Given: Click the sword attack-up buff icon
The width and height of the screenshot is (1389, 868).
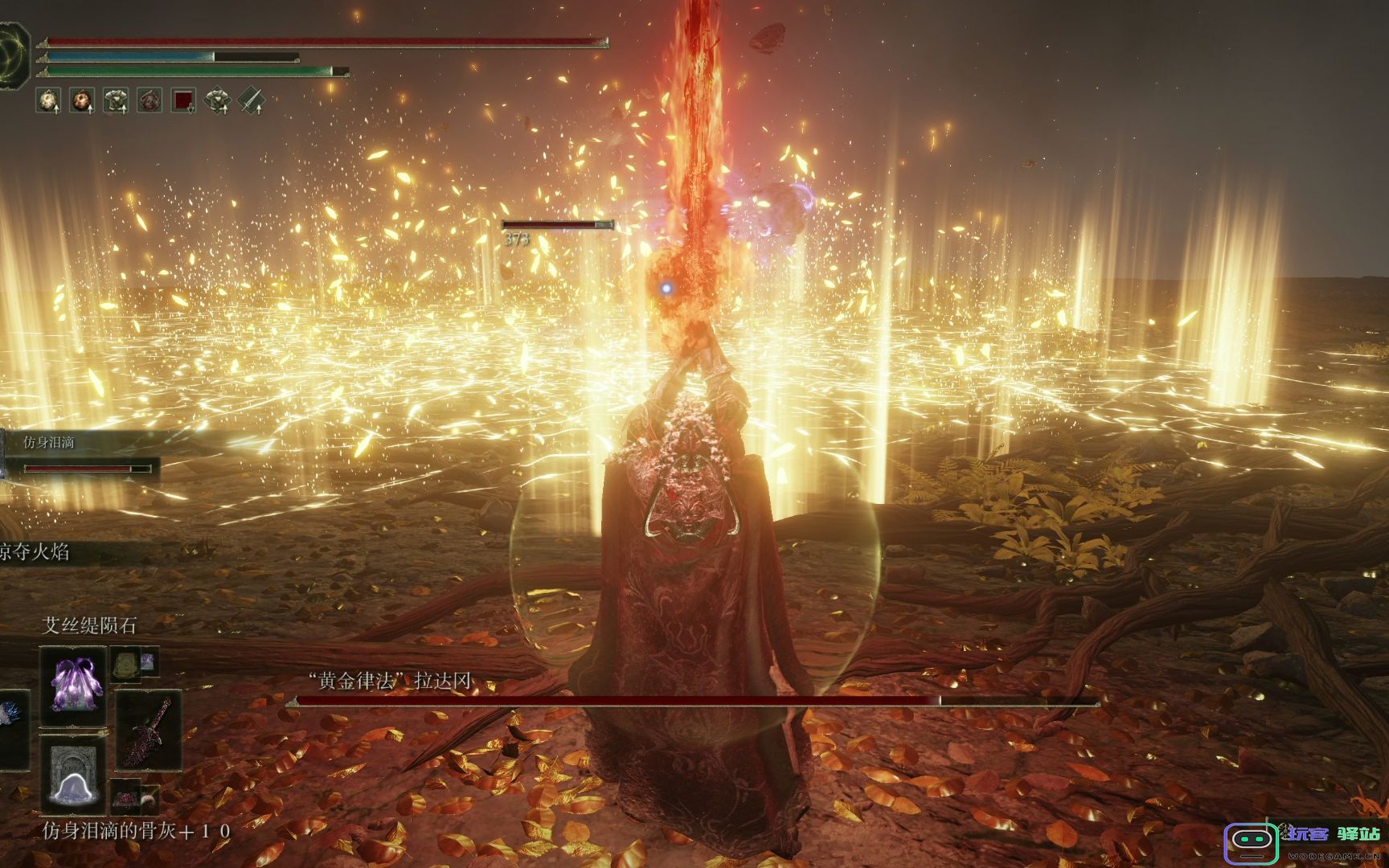Looking at the screenshot, I should (x=252, y=100).
